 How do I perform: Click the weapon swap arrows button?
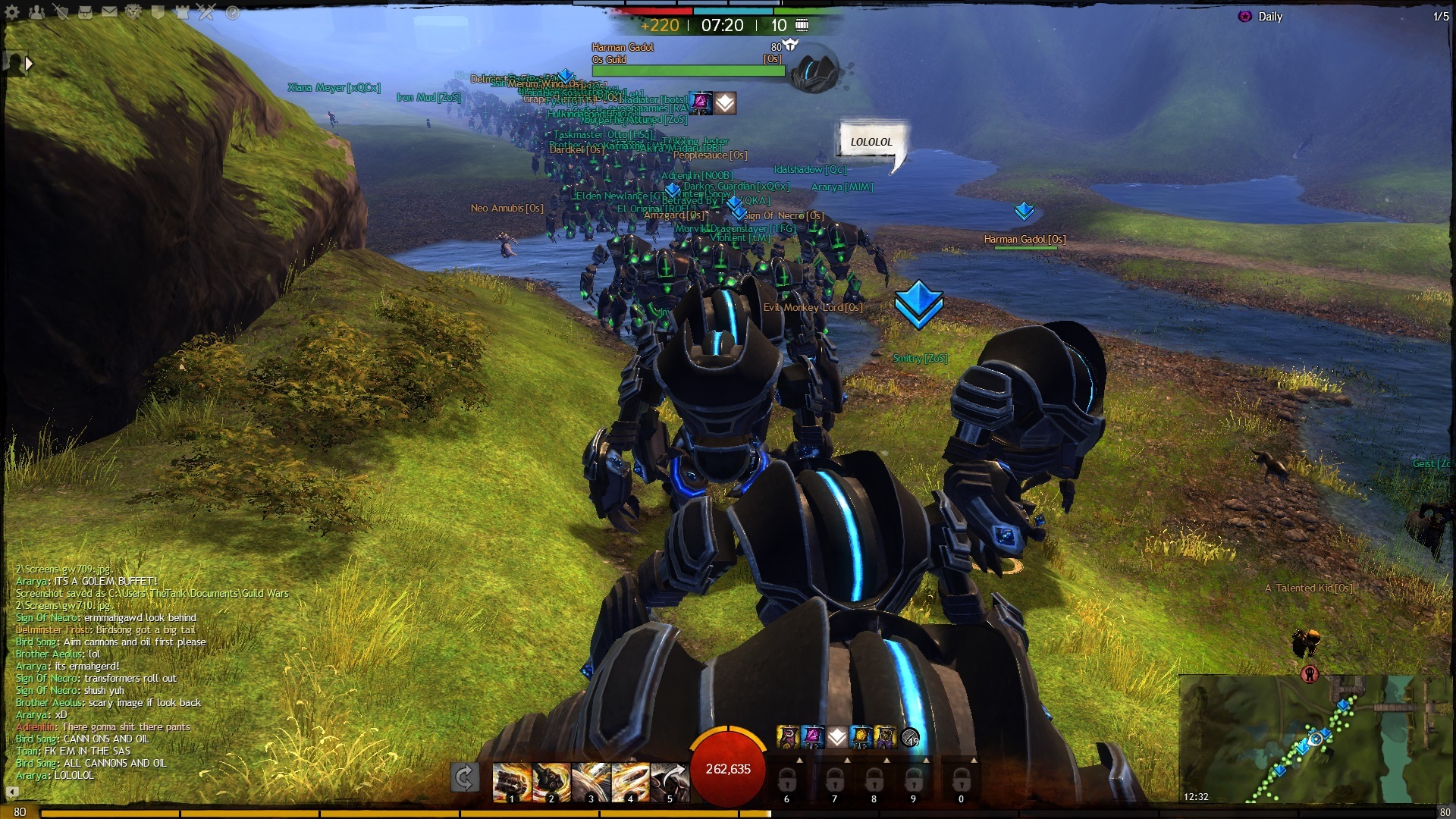(464, 778)
